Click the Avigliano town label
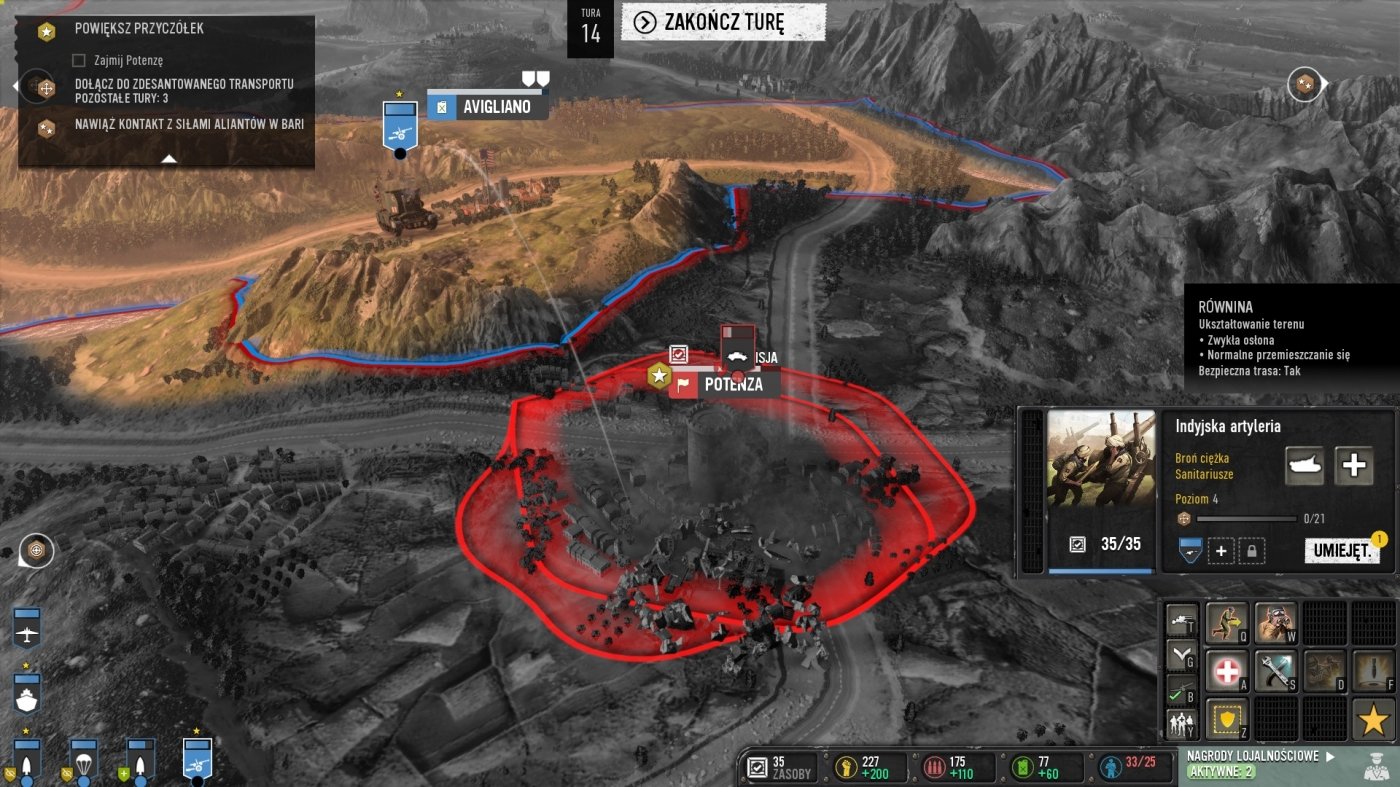 (x=496, y=106)
